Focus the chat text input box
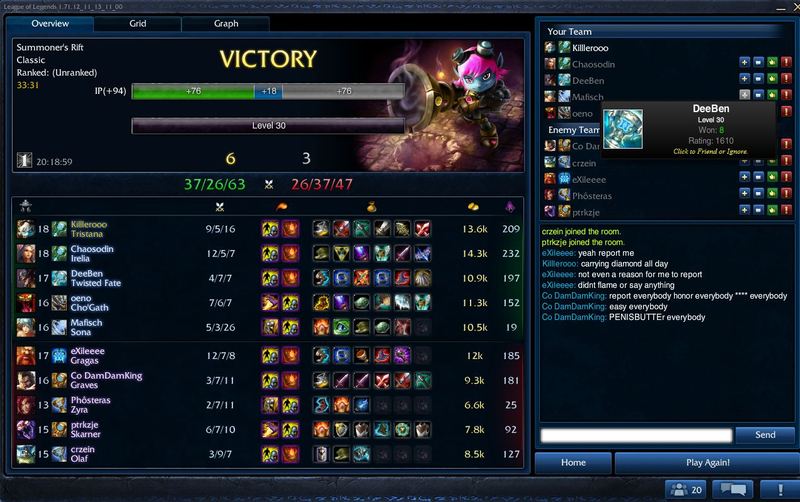 tap(636, 435)
